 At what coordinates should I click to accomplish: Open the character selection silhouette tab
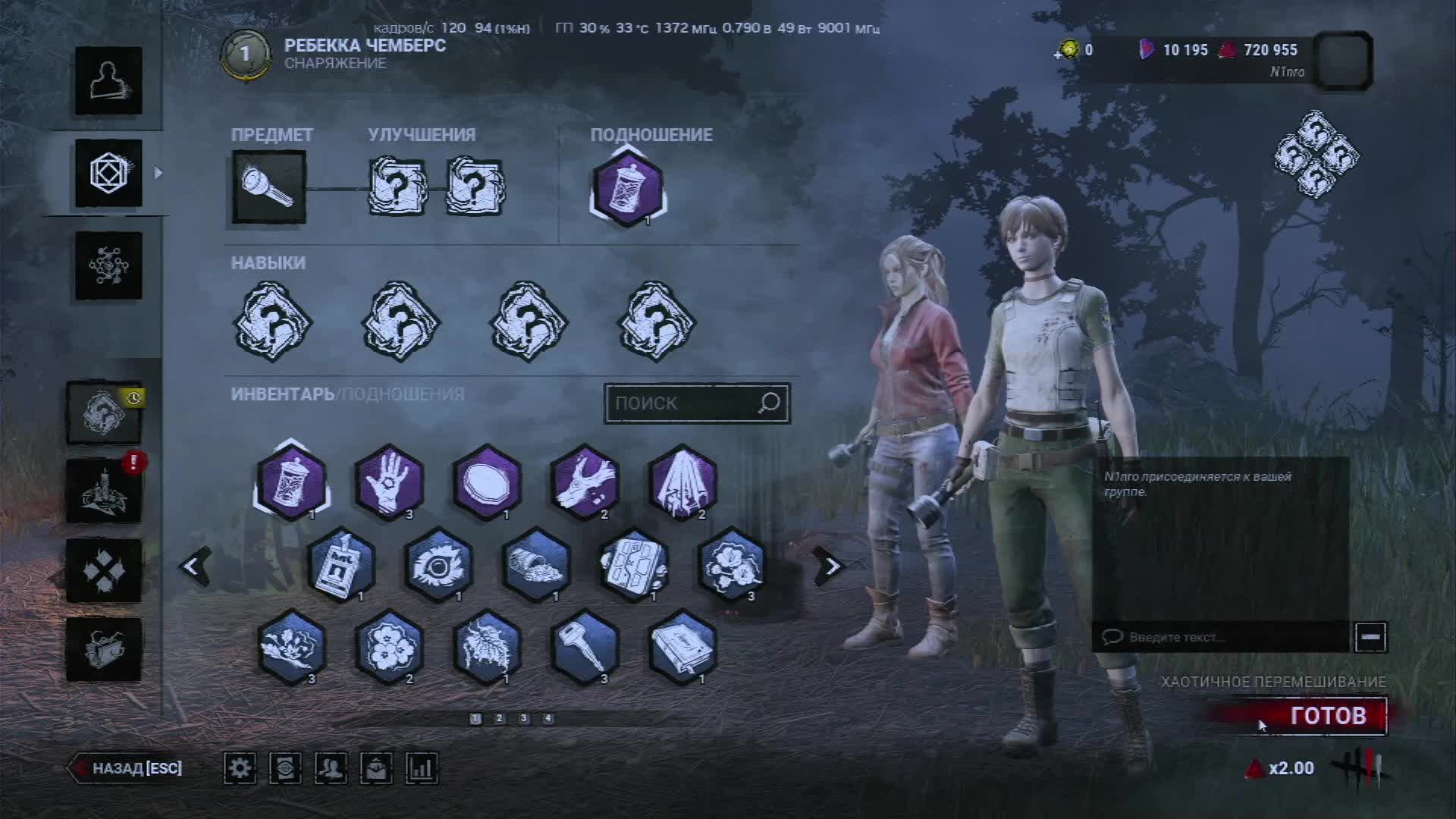click(x=108, y=81)
